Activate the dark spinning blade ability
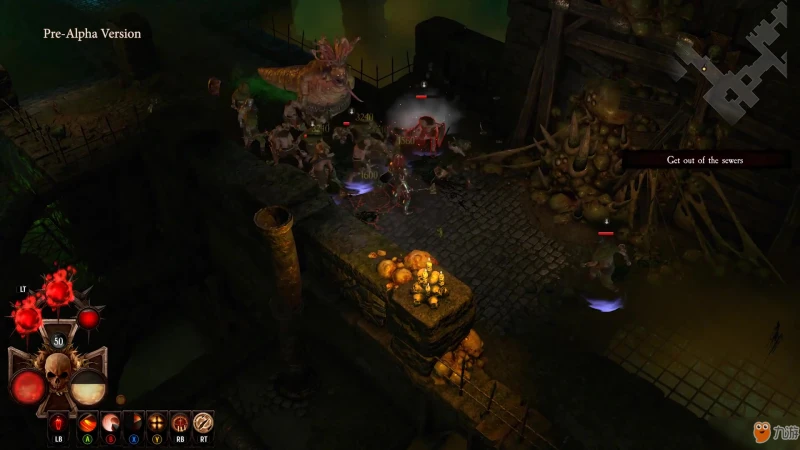 point(132,423)
